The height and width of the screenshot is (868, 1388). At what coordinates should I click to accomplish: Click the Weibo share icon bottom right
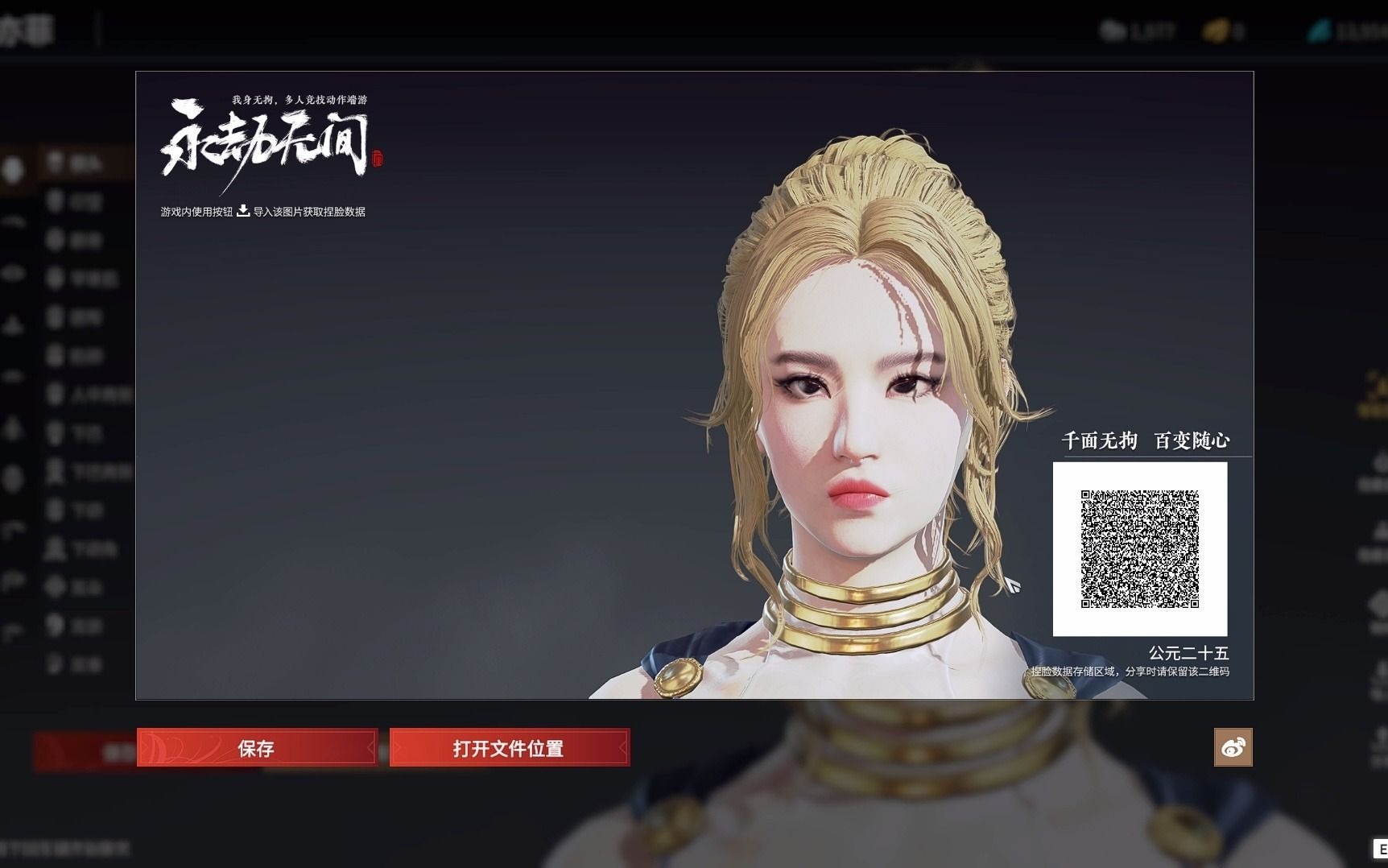(1234, 747)
